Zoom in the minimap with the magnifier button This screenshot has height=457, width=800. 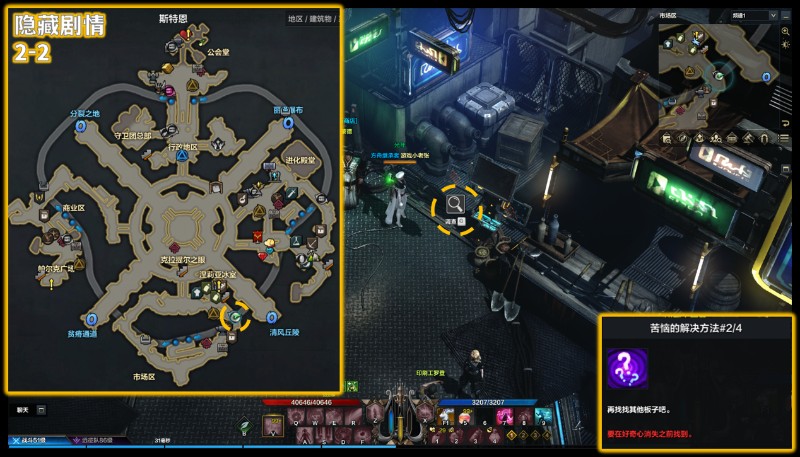(786, 33)
